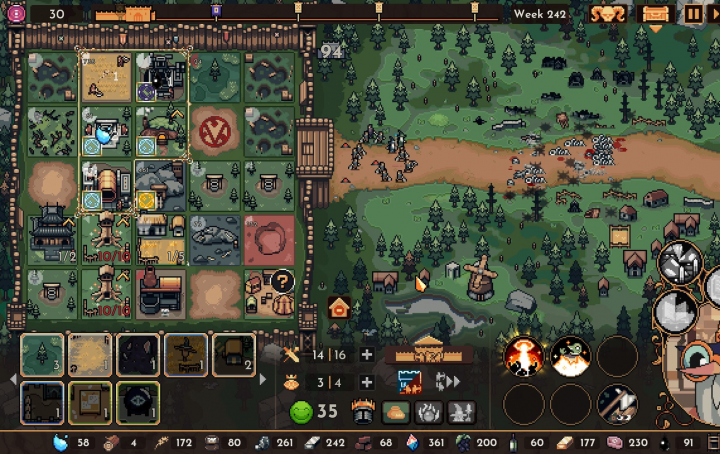
Task: Open the castle building panel
Action: tap(428, 352)
